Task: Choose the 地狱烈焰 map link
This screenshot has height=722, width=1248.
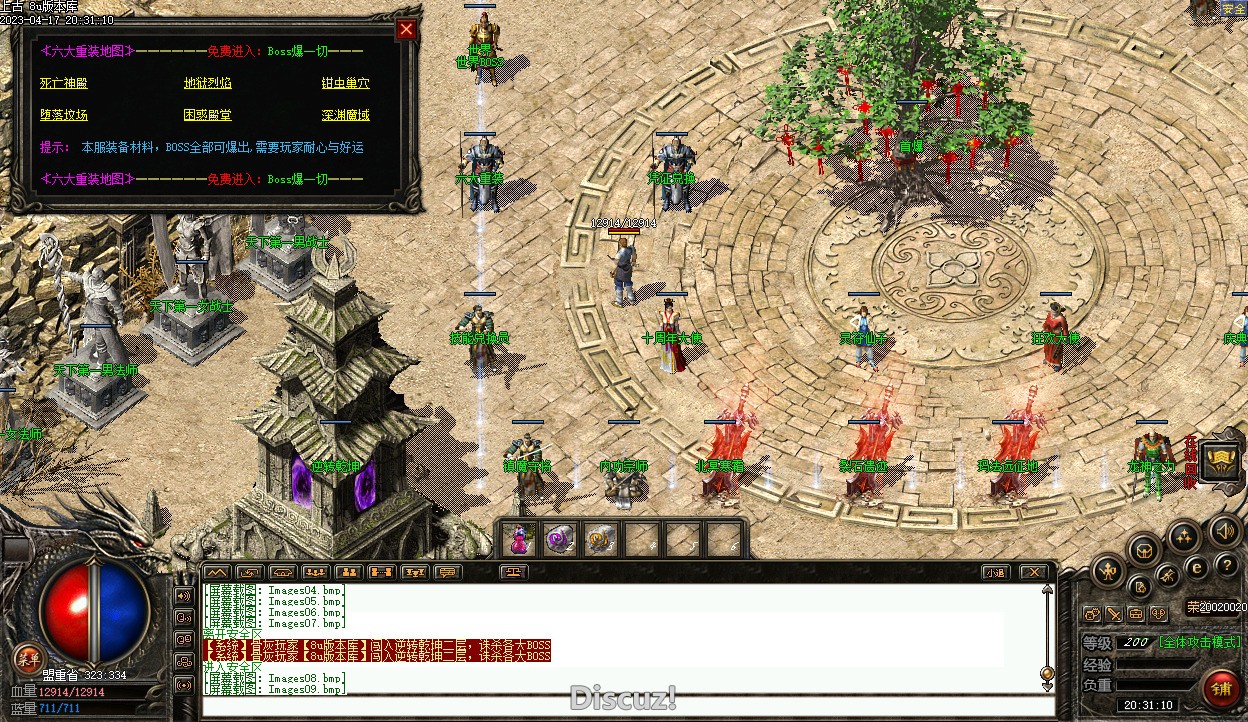Action: (207, 83)
